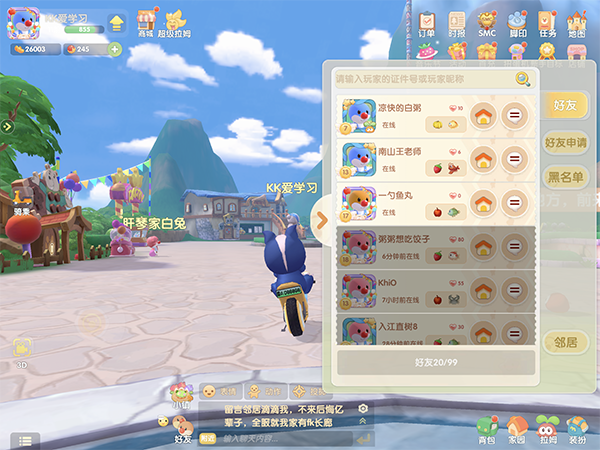
Task: Open the 任务 quest icon
Action: click(547, 24)
